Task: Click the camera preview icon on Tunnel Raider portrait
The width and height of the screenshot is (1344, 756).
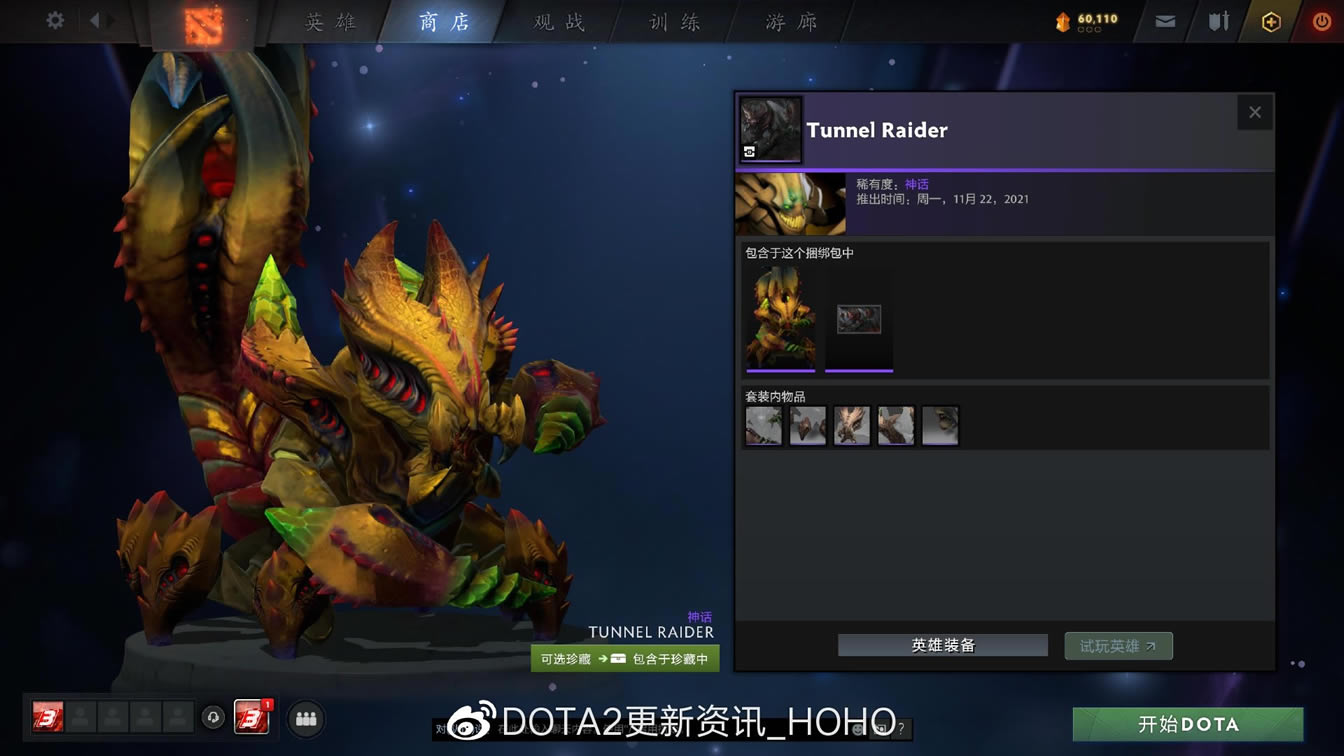Action: pyautogui.click(x=748, y=150)
